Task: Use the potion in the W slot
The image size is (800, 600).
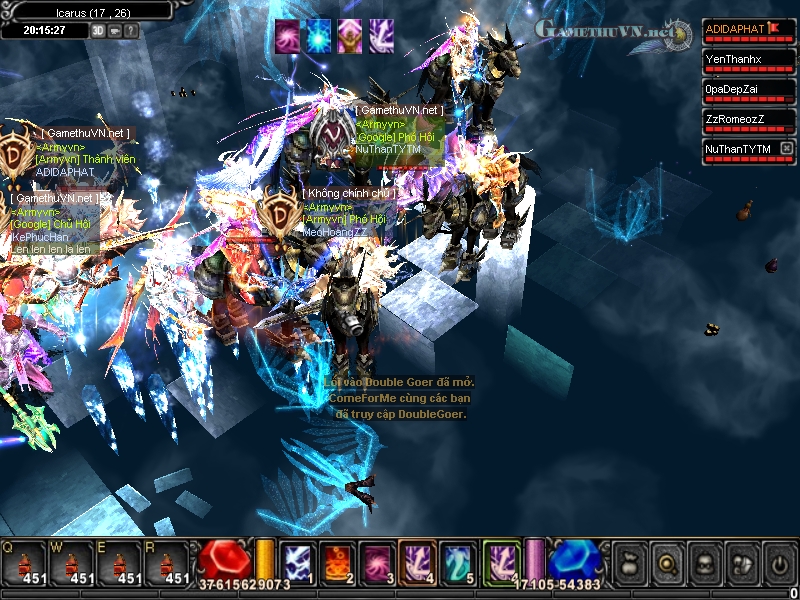Action: [x=71, y=564]
